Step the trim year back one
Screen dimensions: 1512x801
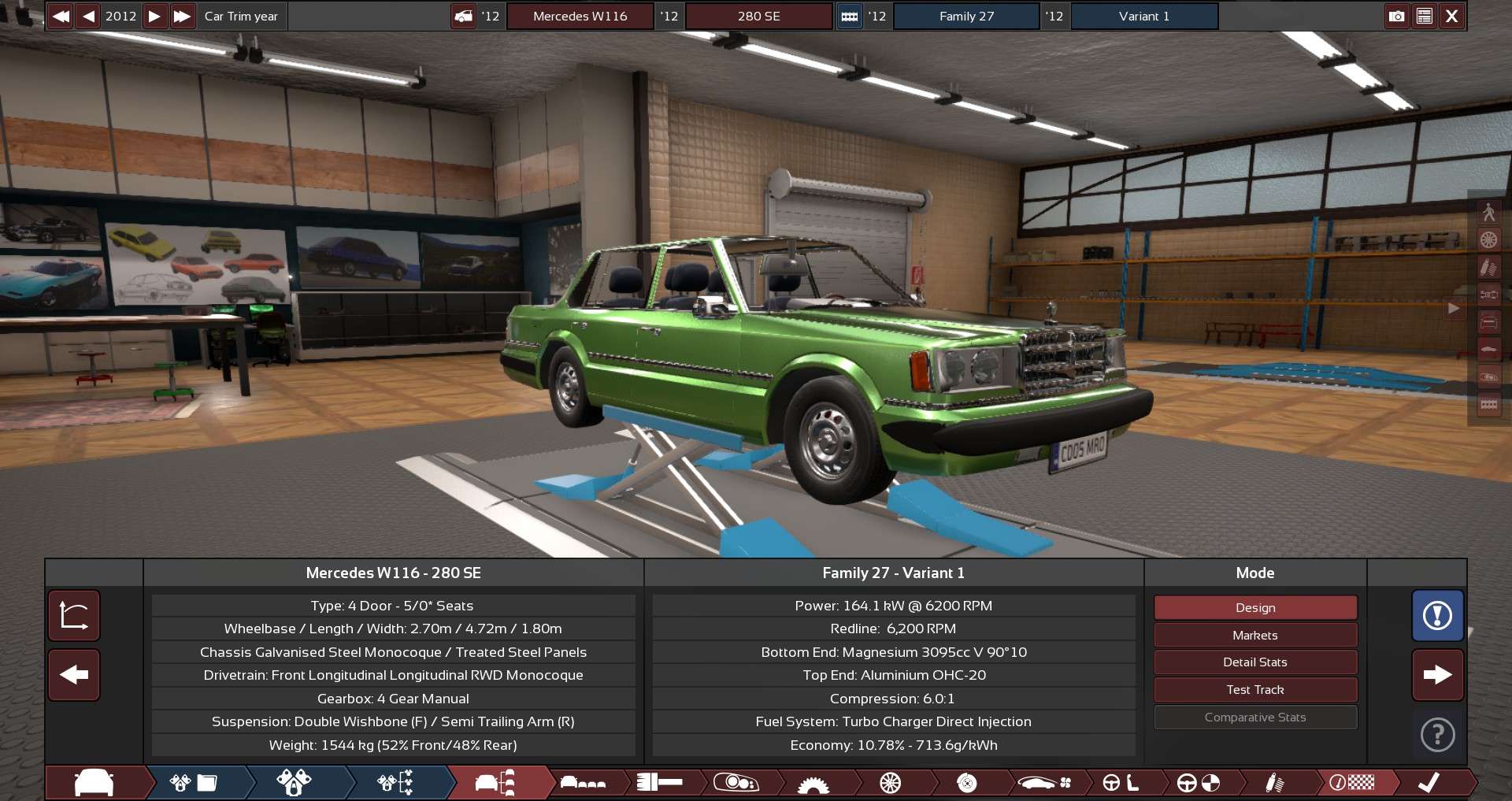[88, 16]
